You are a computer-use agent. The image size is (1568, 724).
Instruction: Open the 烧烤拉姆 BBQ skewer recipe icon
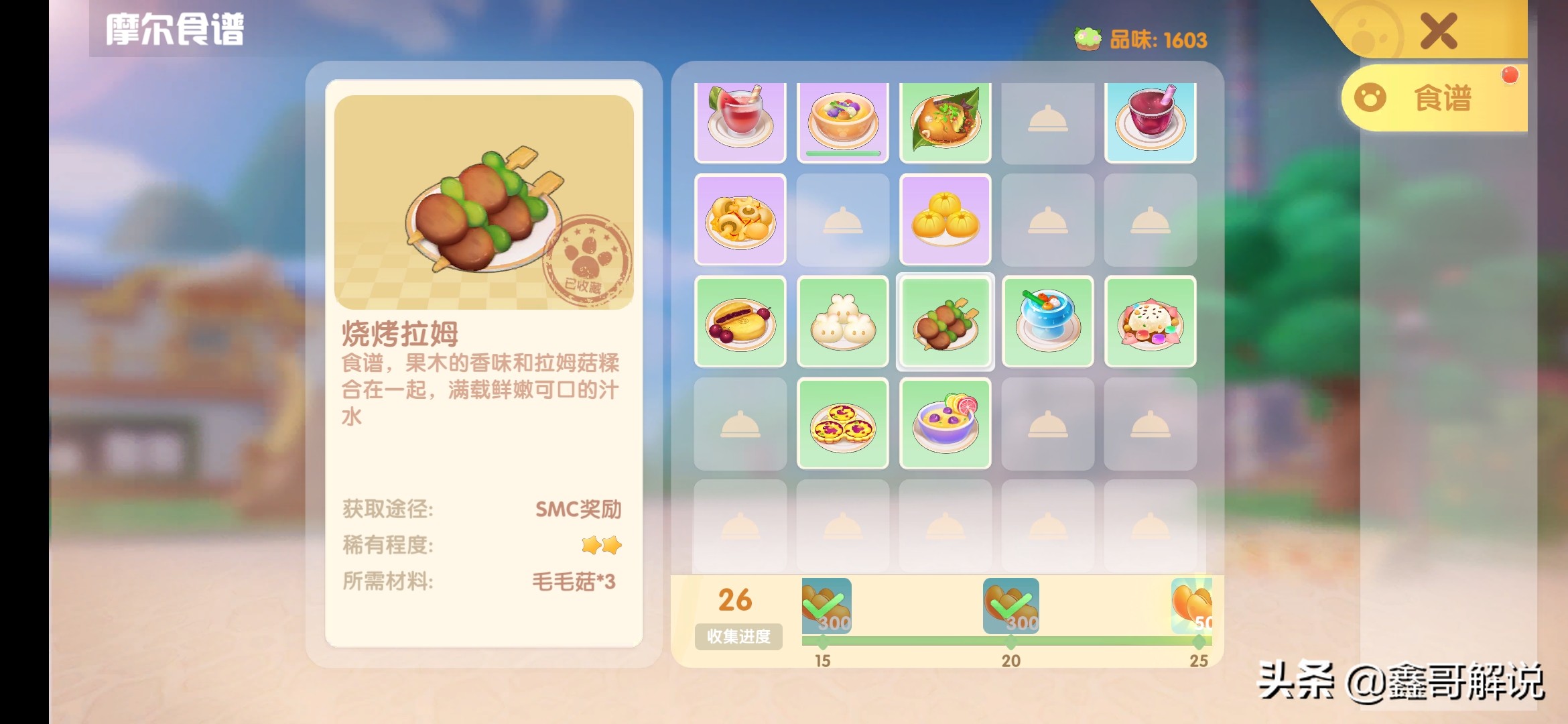point(945,322)
